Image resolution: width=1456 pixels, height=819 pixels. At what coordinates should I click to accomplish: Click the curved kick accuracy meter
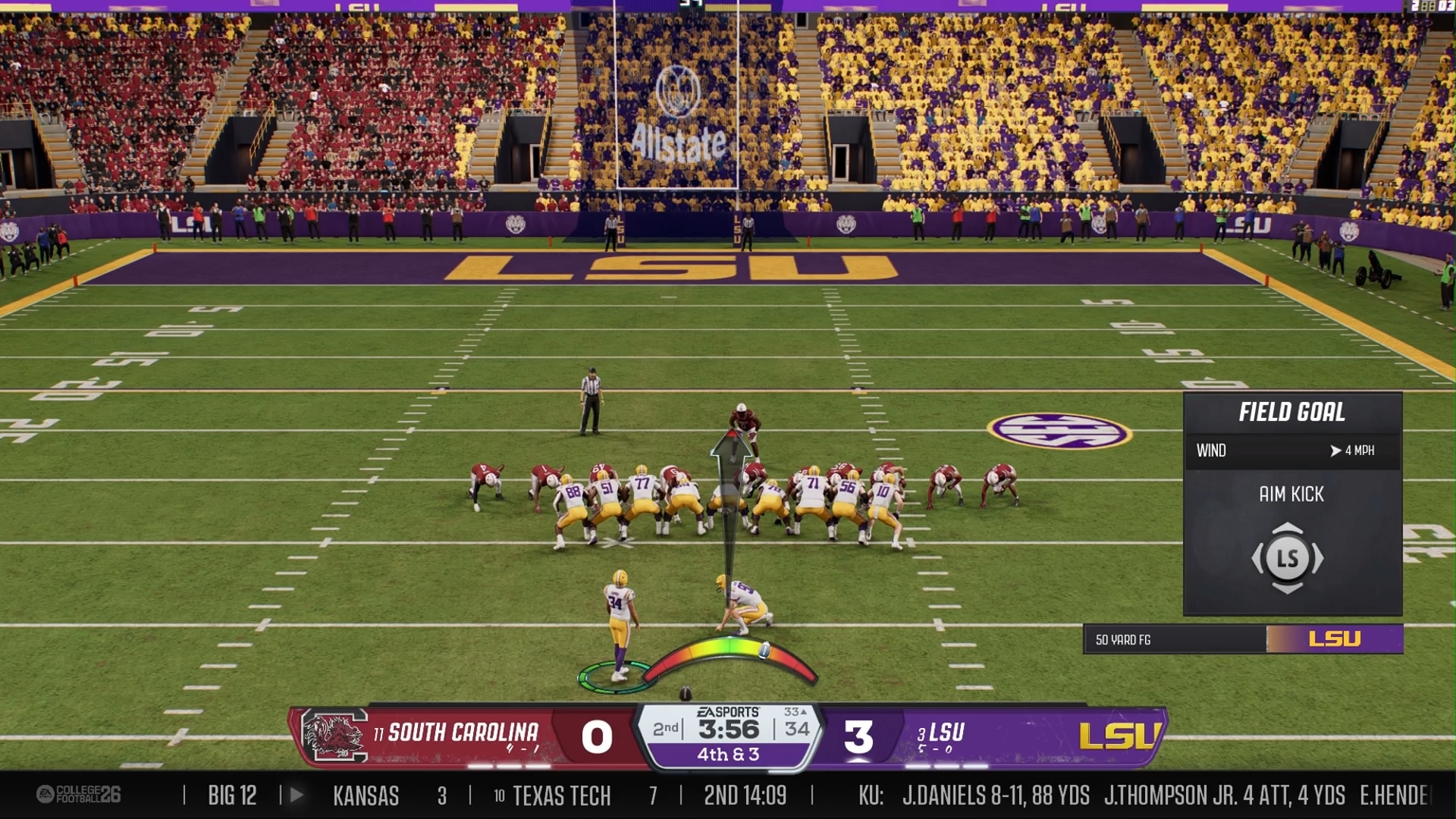click(730, 651)
